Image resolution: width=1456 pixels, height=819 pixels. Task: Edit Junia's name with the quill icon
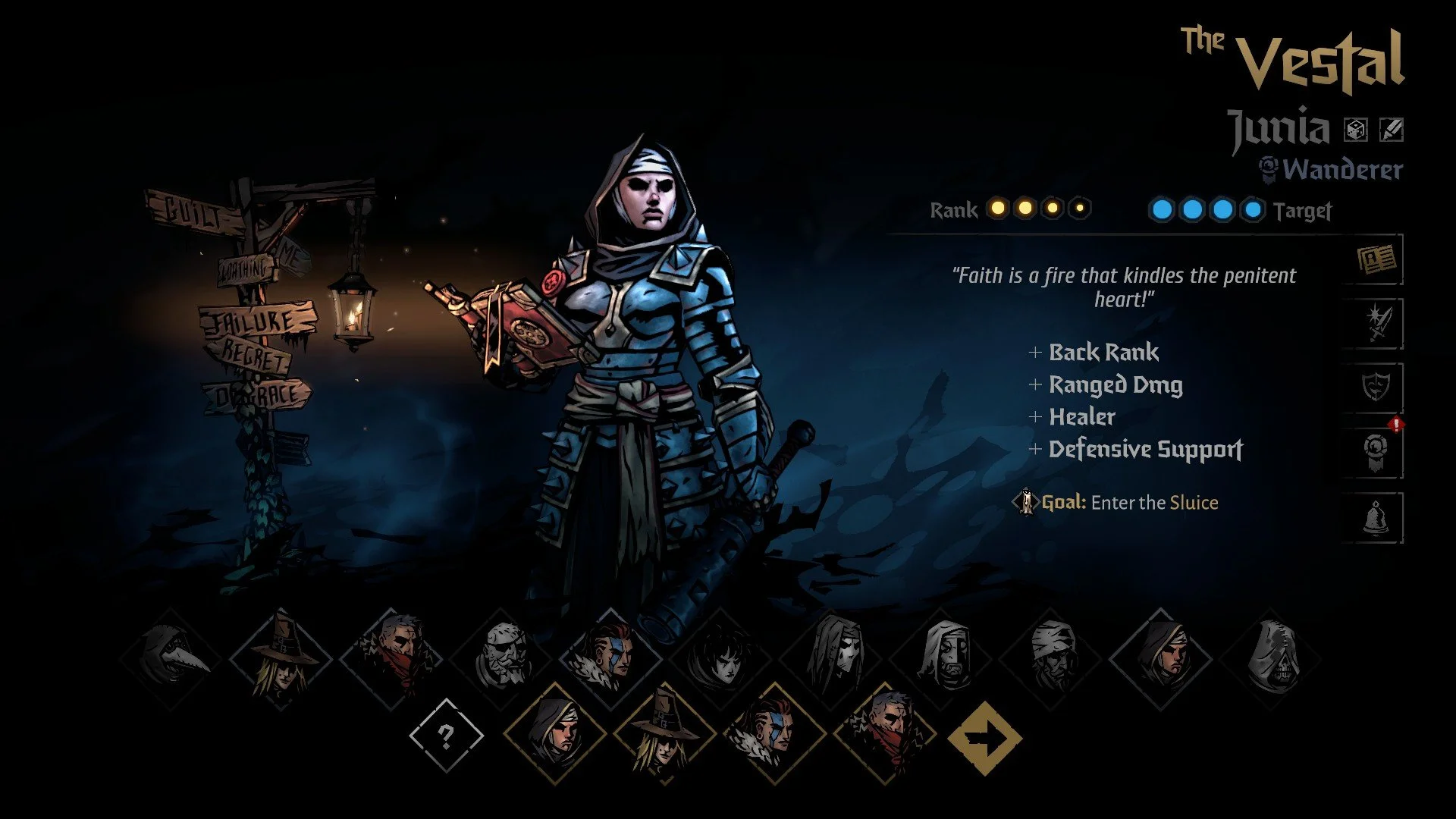pos(1391,130)
